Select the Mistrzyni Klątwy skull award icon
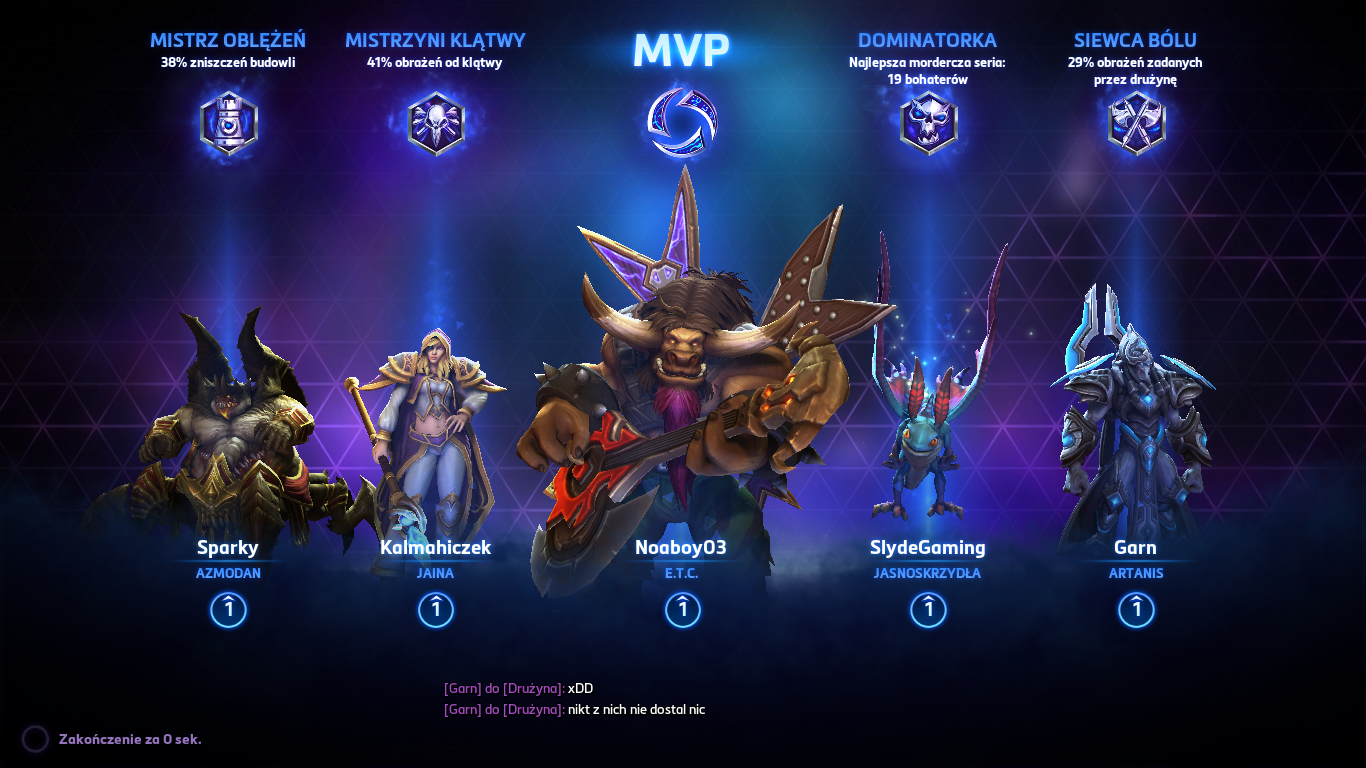The width and height of the screenshot is (1366, 768). click(434, 122)
